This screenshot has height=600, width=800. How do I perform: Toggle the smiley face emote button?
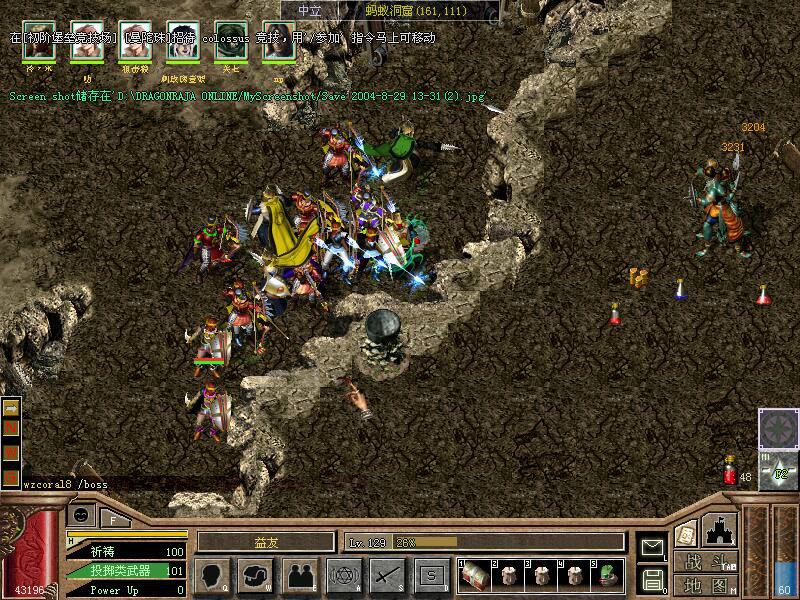pos(81,514)
